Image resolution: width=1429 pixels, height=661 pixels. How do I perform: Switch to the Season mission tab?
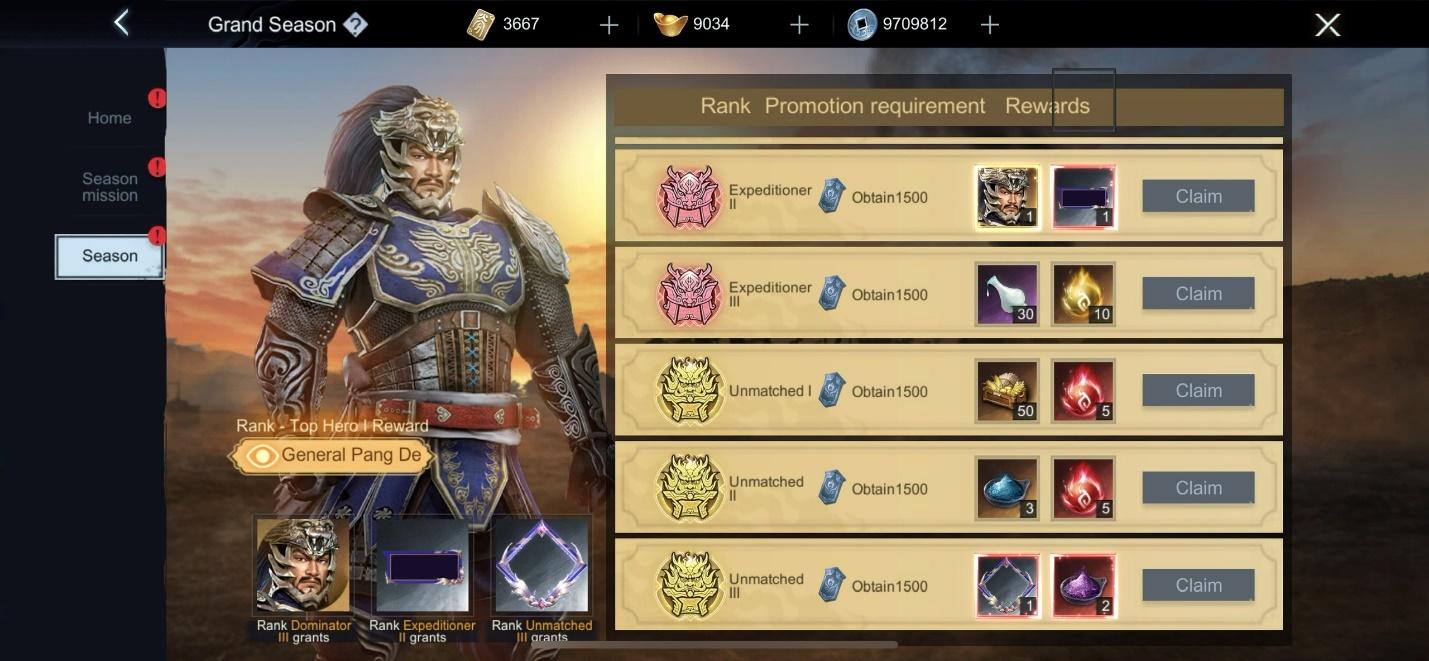pyautogui.click(x=109, y=187)
